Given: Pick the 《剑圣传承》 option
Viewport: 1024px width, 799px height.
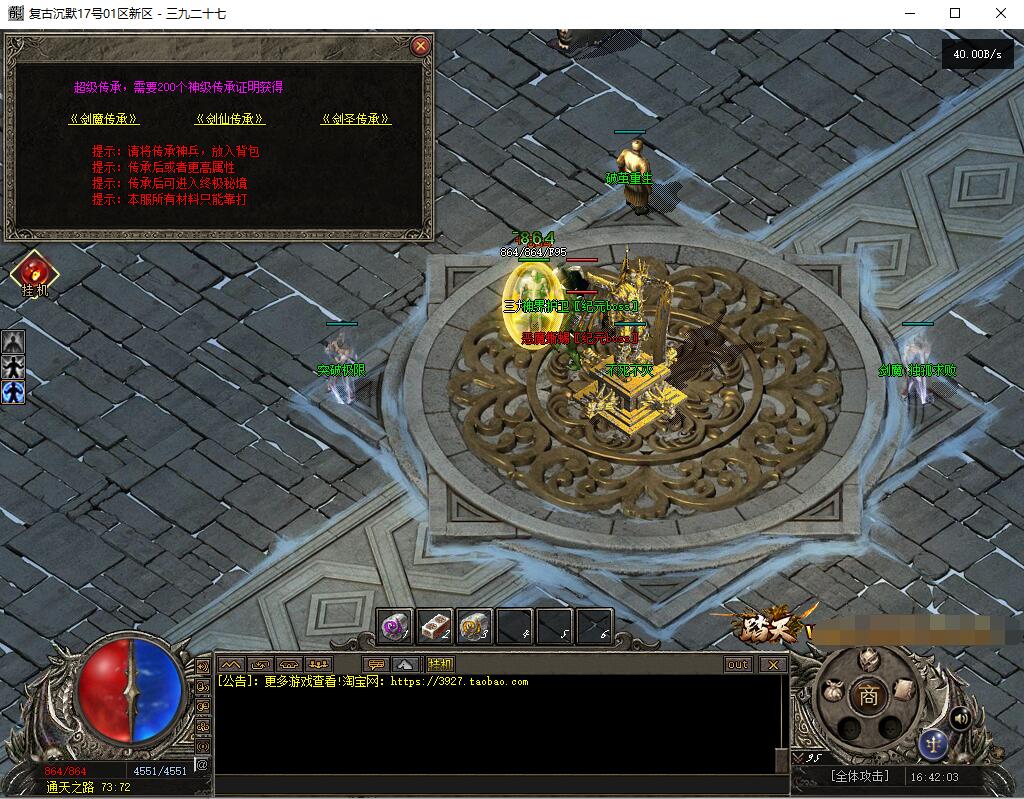Looking at the screenshot, I should coord(356,119).
